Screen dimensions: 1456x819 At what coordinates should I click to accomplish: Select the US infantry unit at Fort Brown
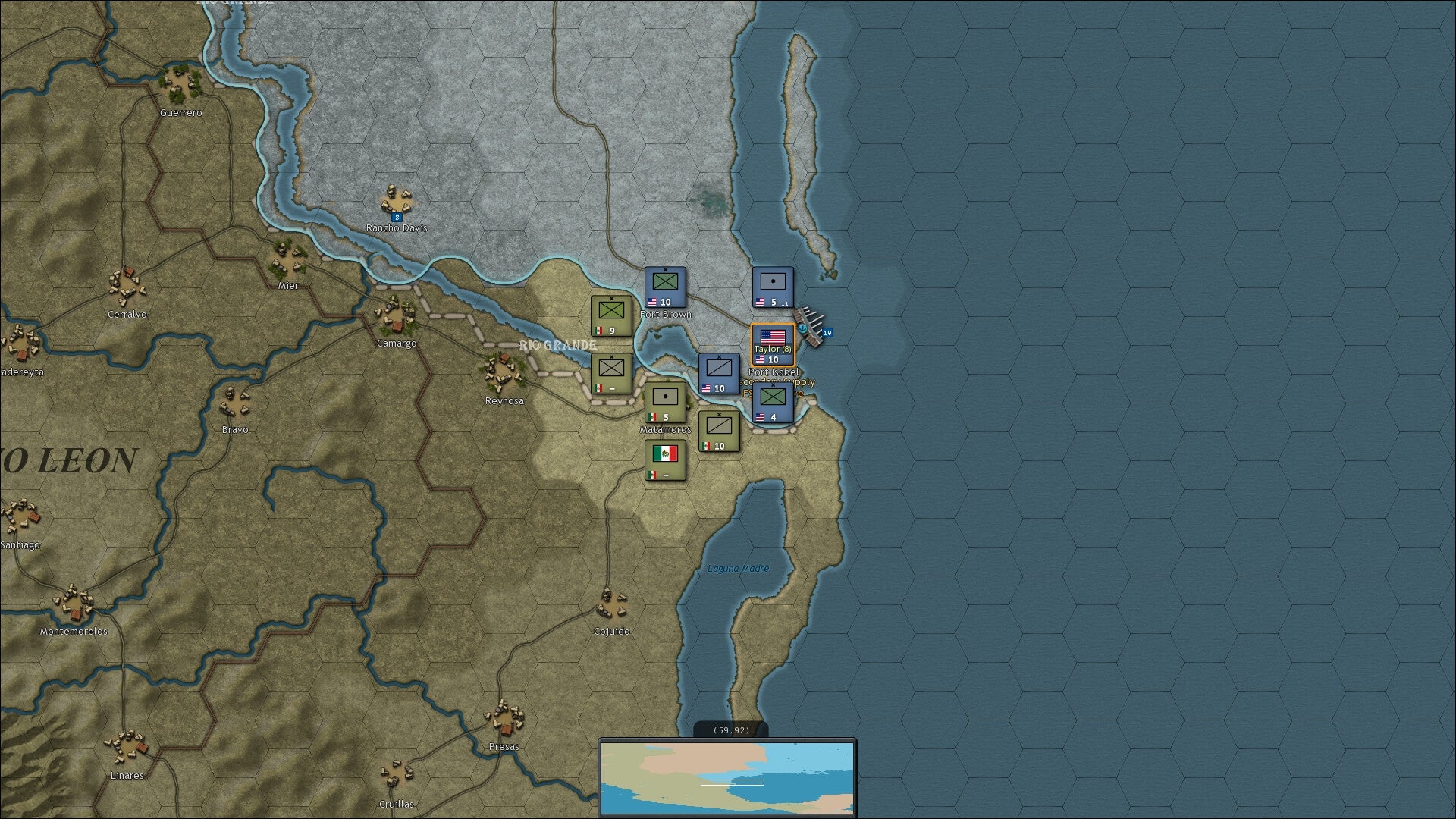(x=665, y=287)
